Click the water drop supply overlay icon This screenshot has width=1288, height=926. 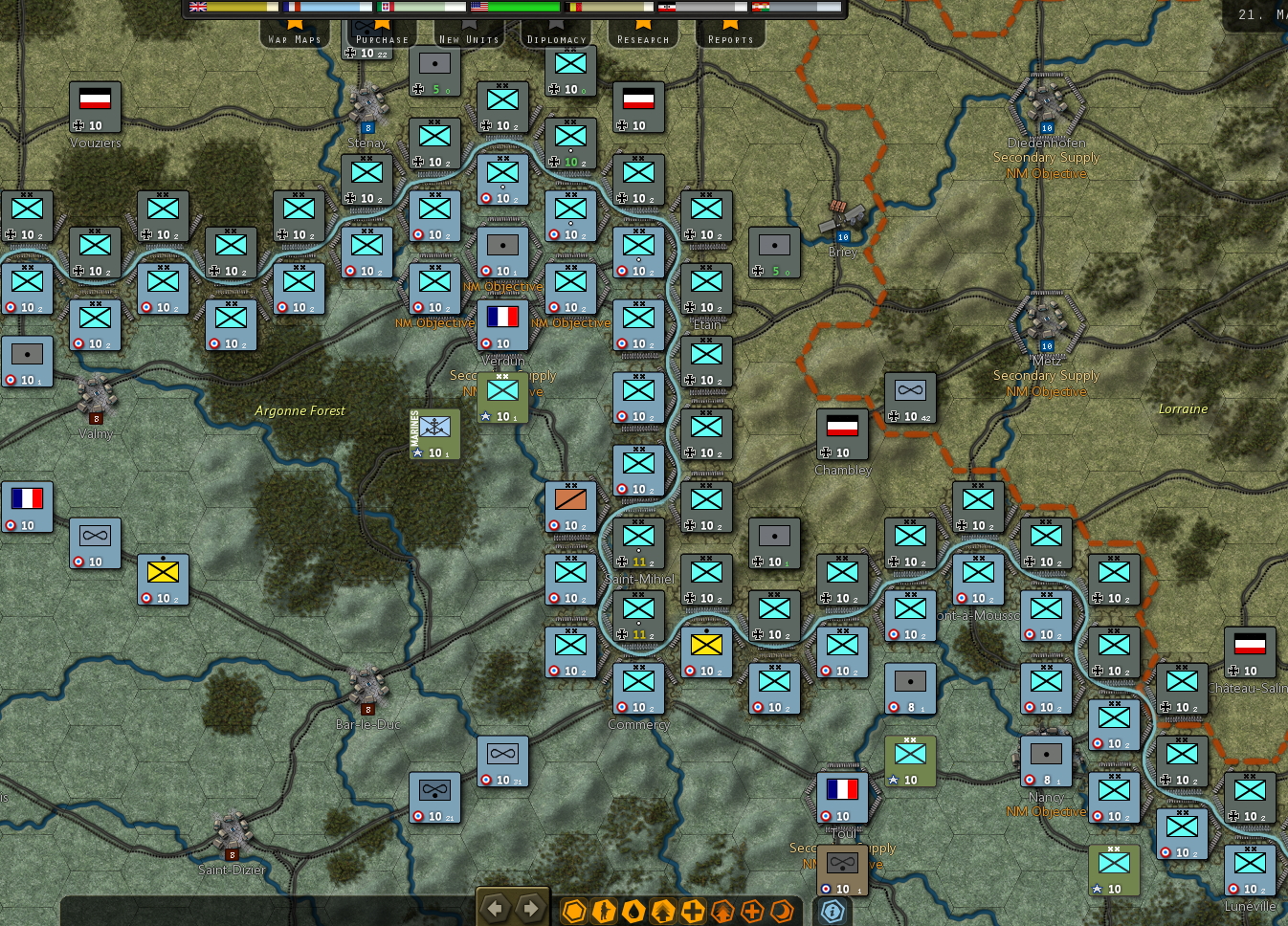click(x=633, y=910)
